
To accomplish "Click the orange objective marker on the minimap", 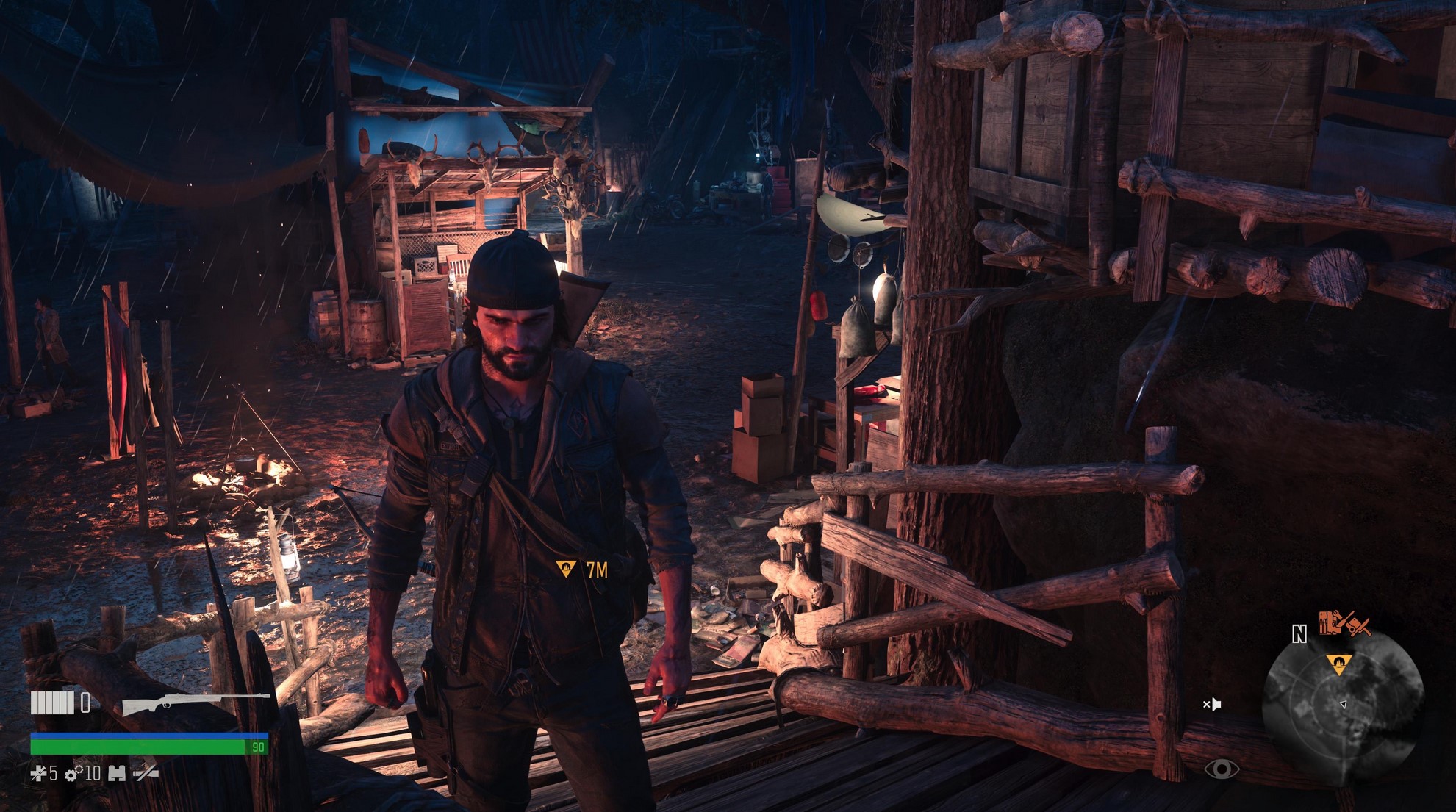I will 1338,664.
